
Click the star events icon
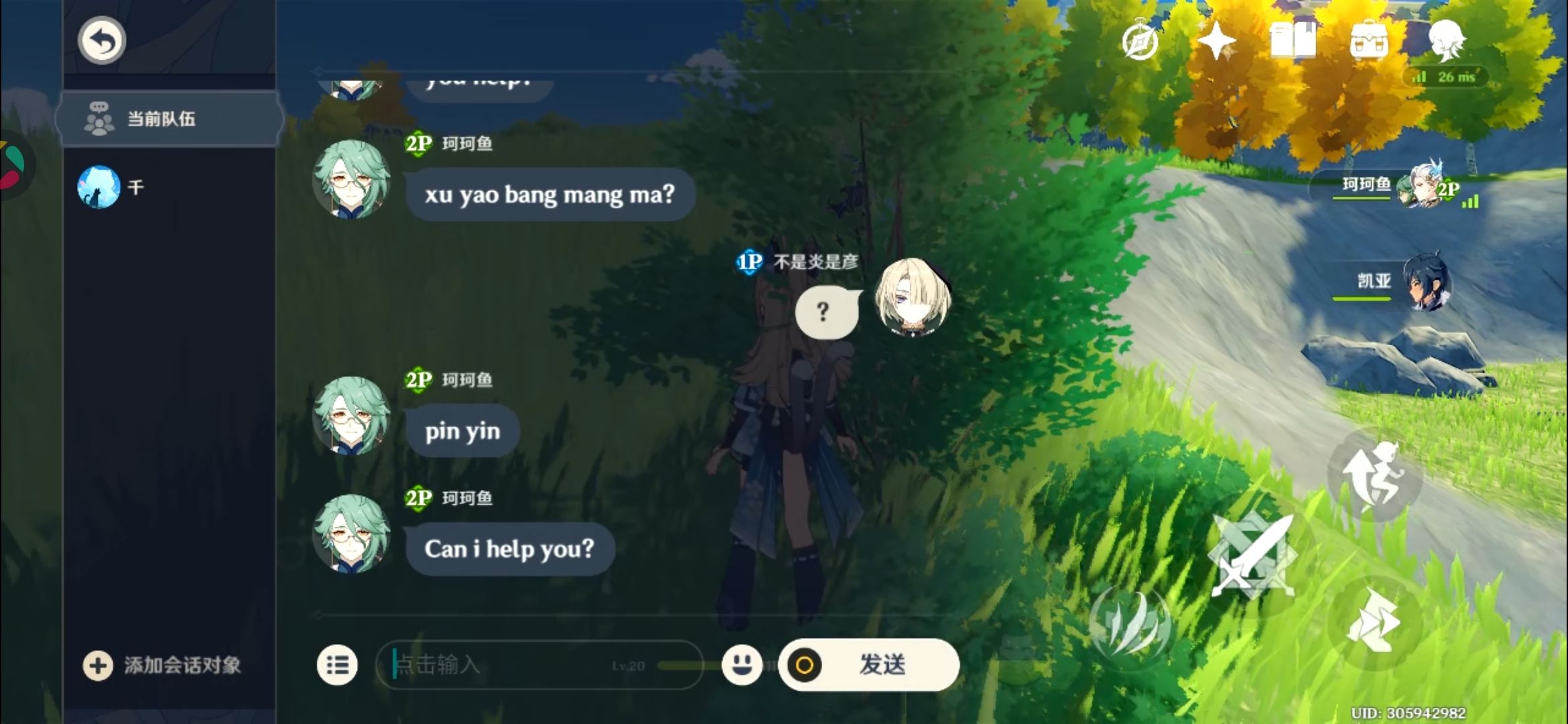coord(1216,39)
